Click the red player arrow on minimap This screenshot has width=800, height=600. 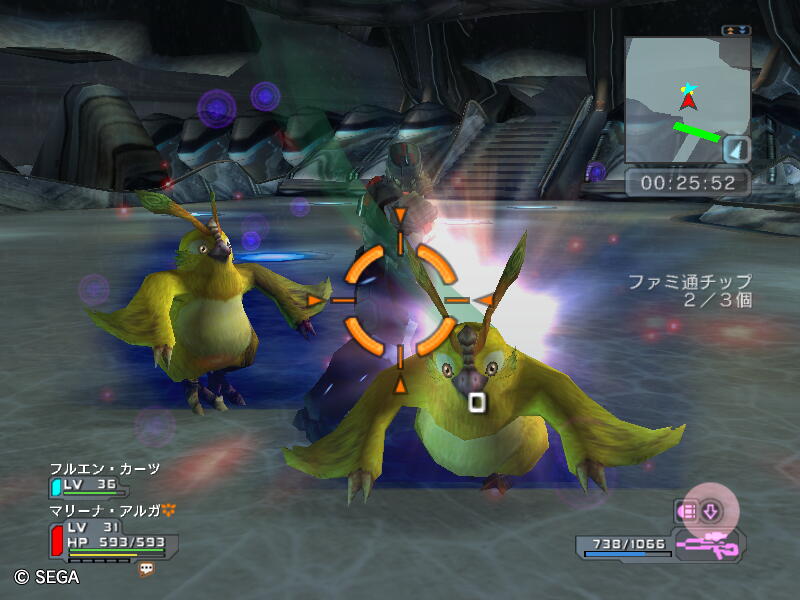688,100
